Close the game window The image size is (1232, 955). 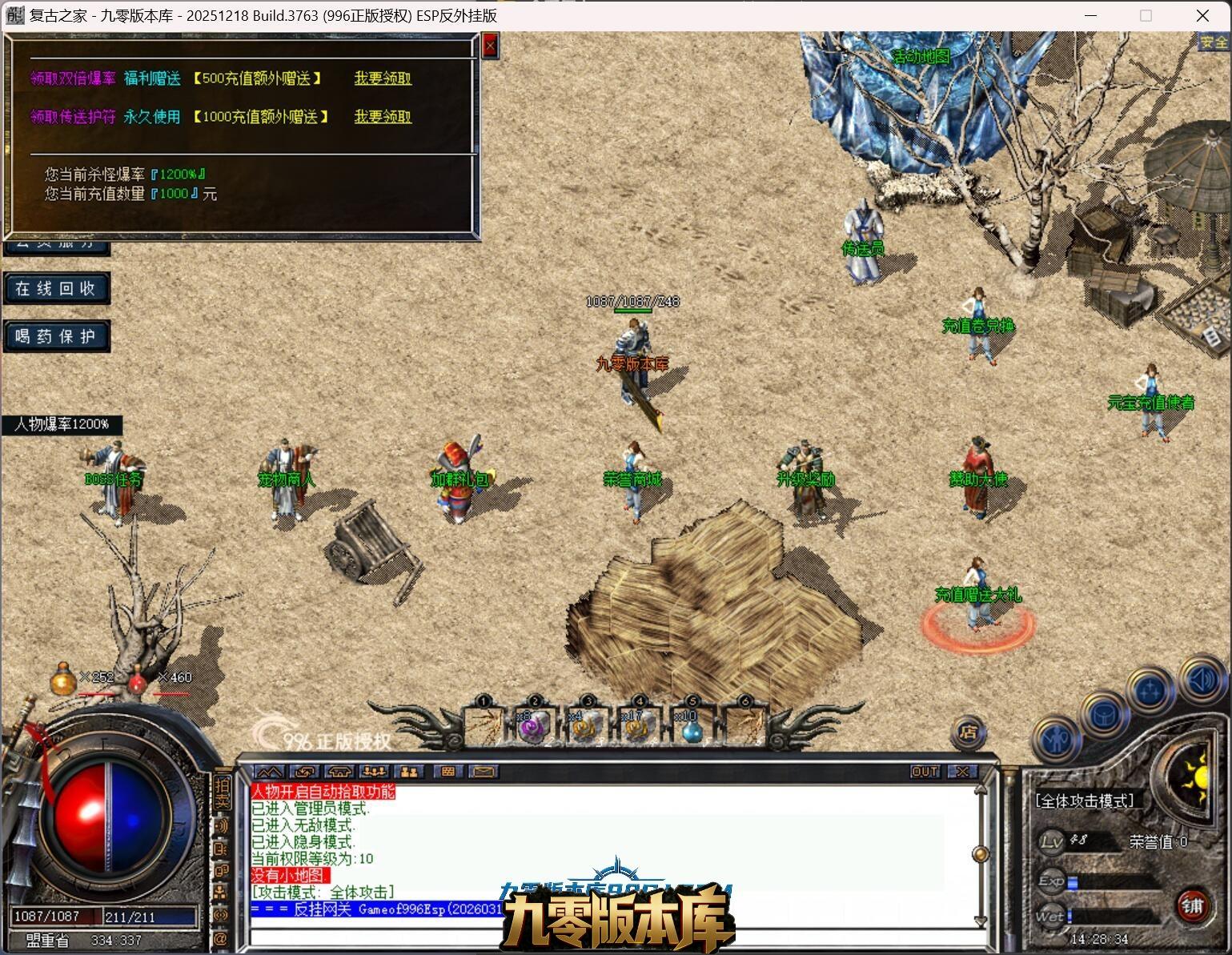click(1202, 15)
